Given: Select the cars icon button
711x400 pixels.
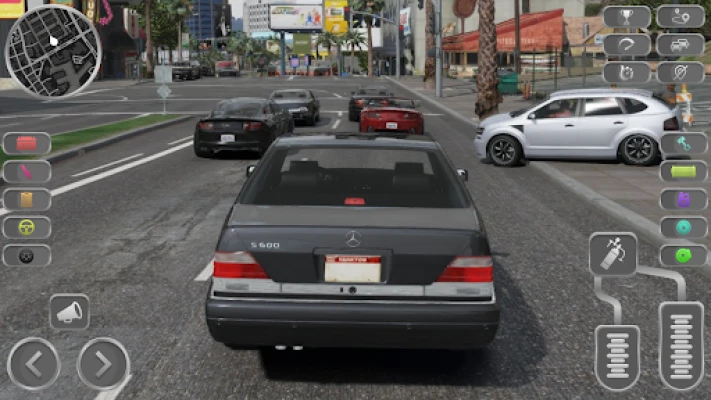Looking at the screenshot, I should [x=680, y=45].
